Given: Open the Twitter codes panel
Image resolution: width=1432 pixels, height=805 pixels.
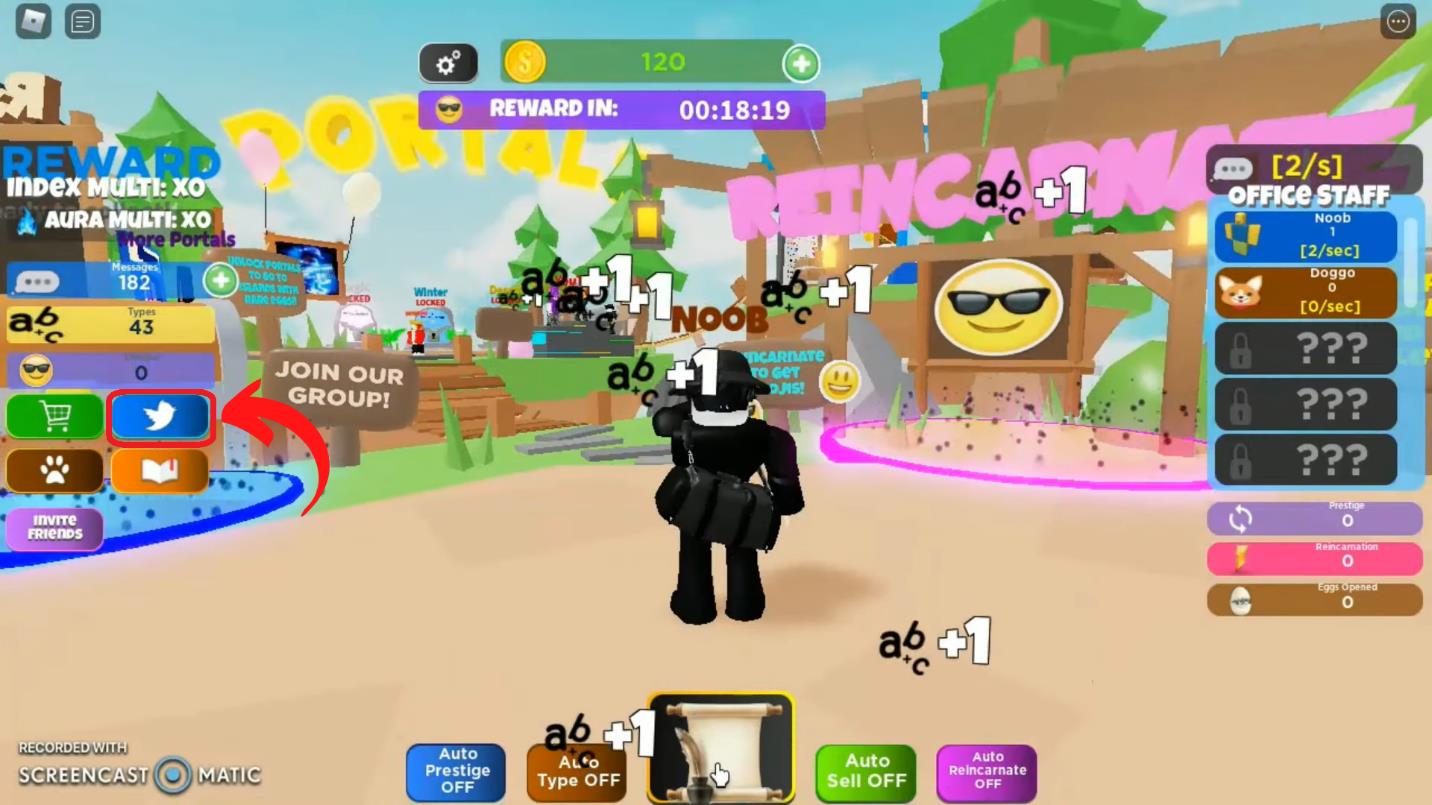Looking at the screenshot, I should tap(159, 416).
